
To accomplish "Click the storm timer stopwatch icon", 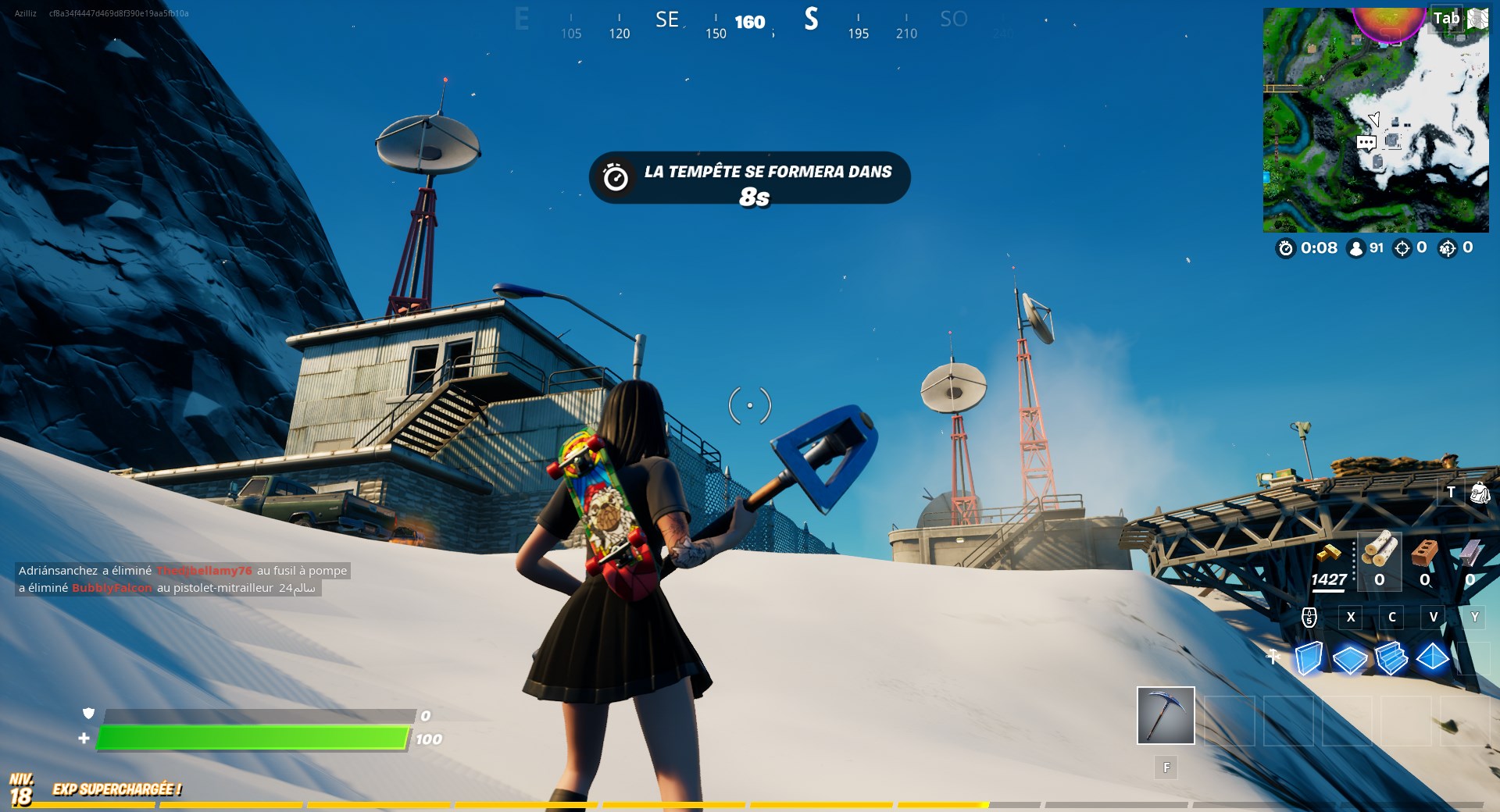I will tap(1286, 250).
